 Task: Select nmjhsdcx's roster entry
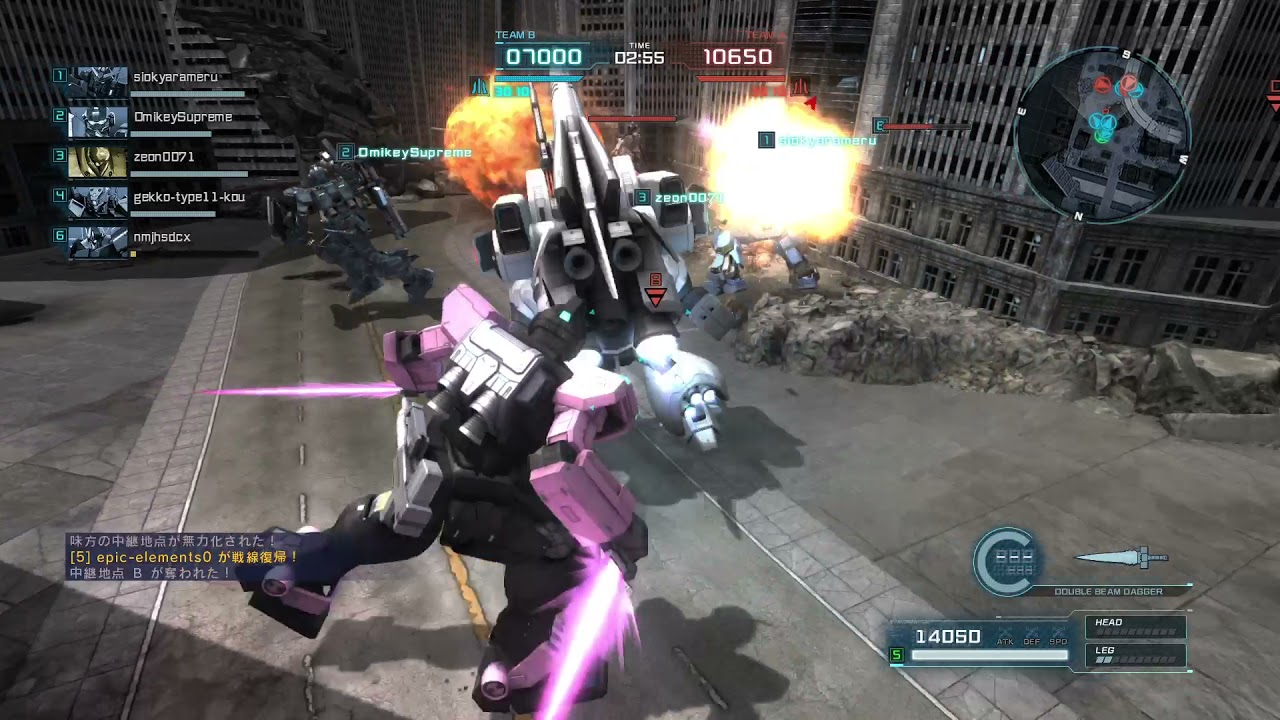point(150,241)
